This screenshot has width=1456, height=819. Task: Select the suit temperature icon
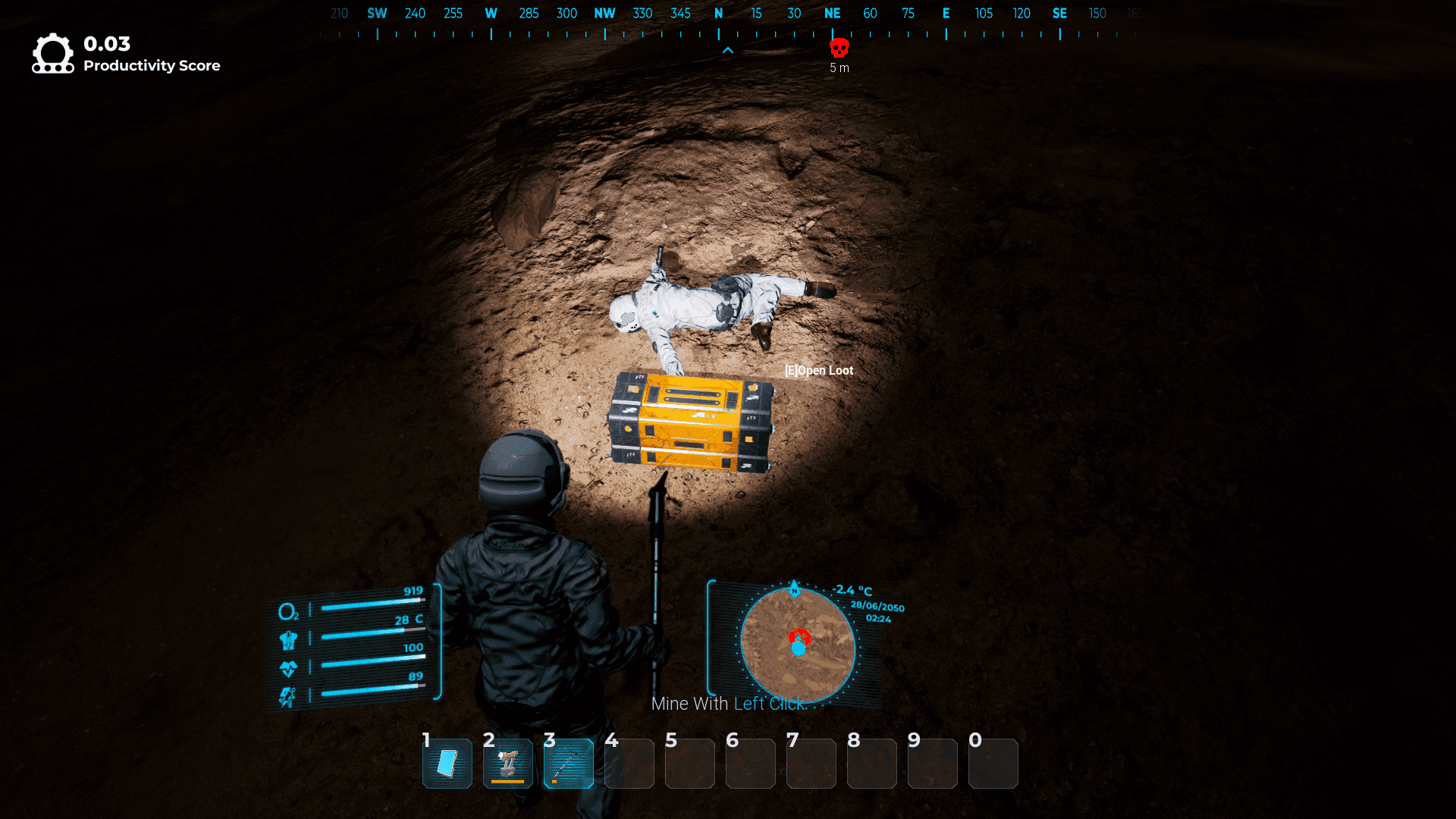click(x=288, y=640)
